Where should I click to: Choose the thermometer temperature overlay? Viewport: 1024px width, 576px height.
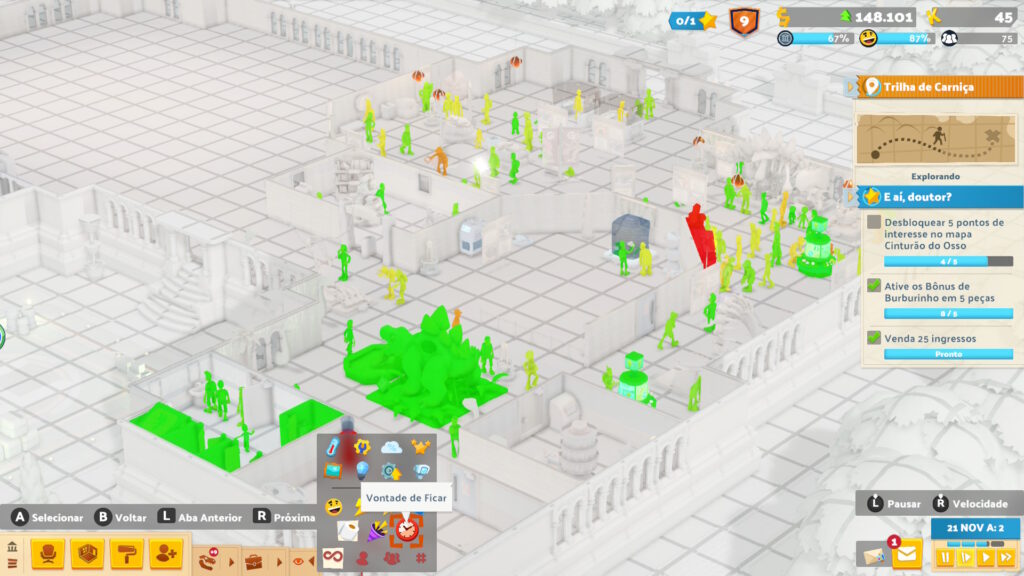[332, 446]
